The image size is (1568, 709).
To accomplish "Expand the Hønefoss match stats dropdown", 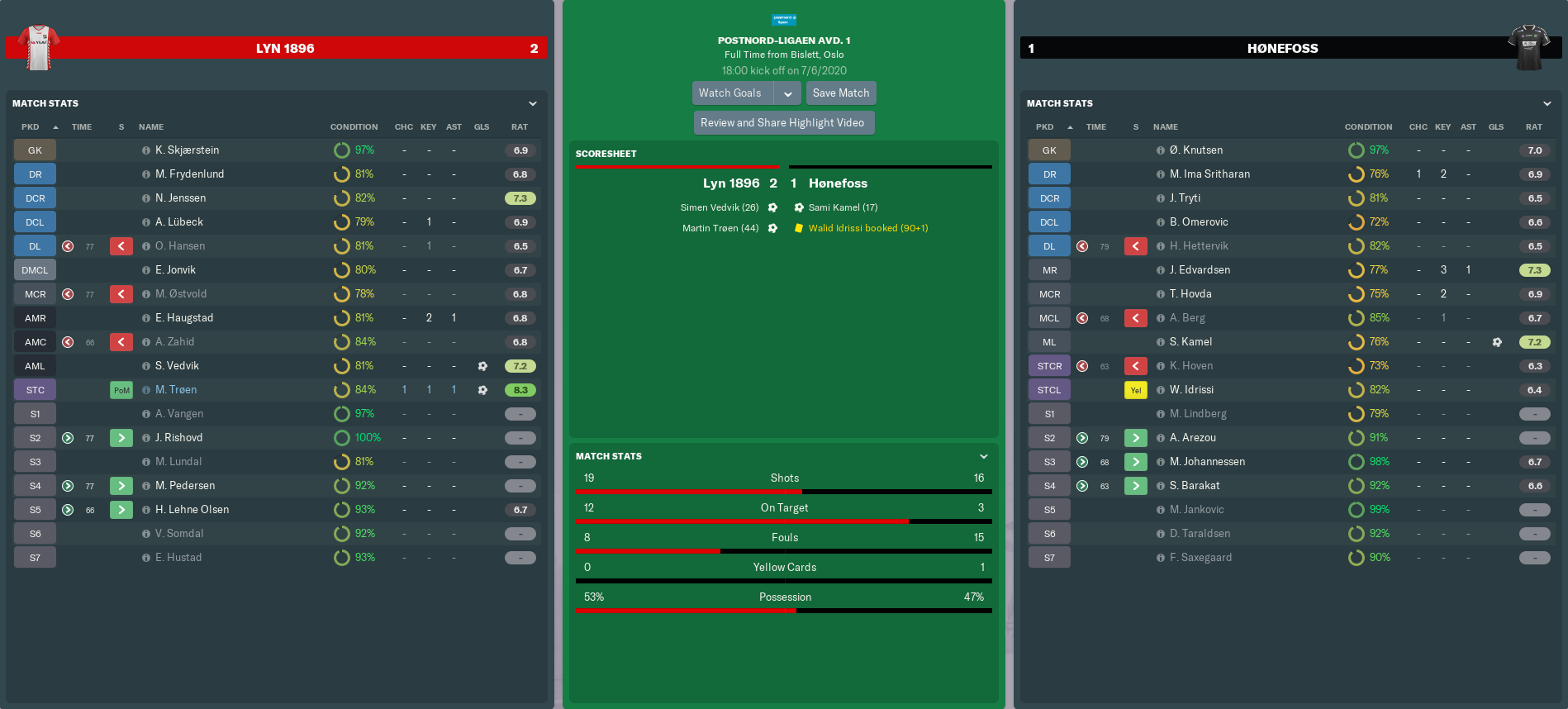I will (x=1547, y=104).
